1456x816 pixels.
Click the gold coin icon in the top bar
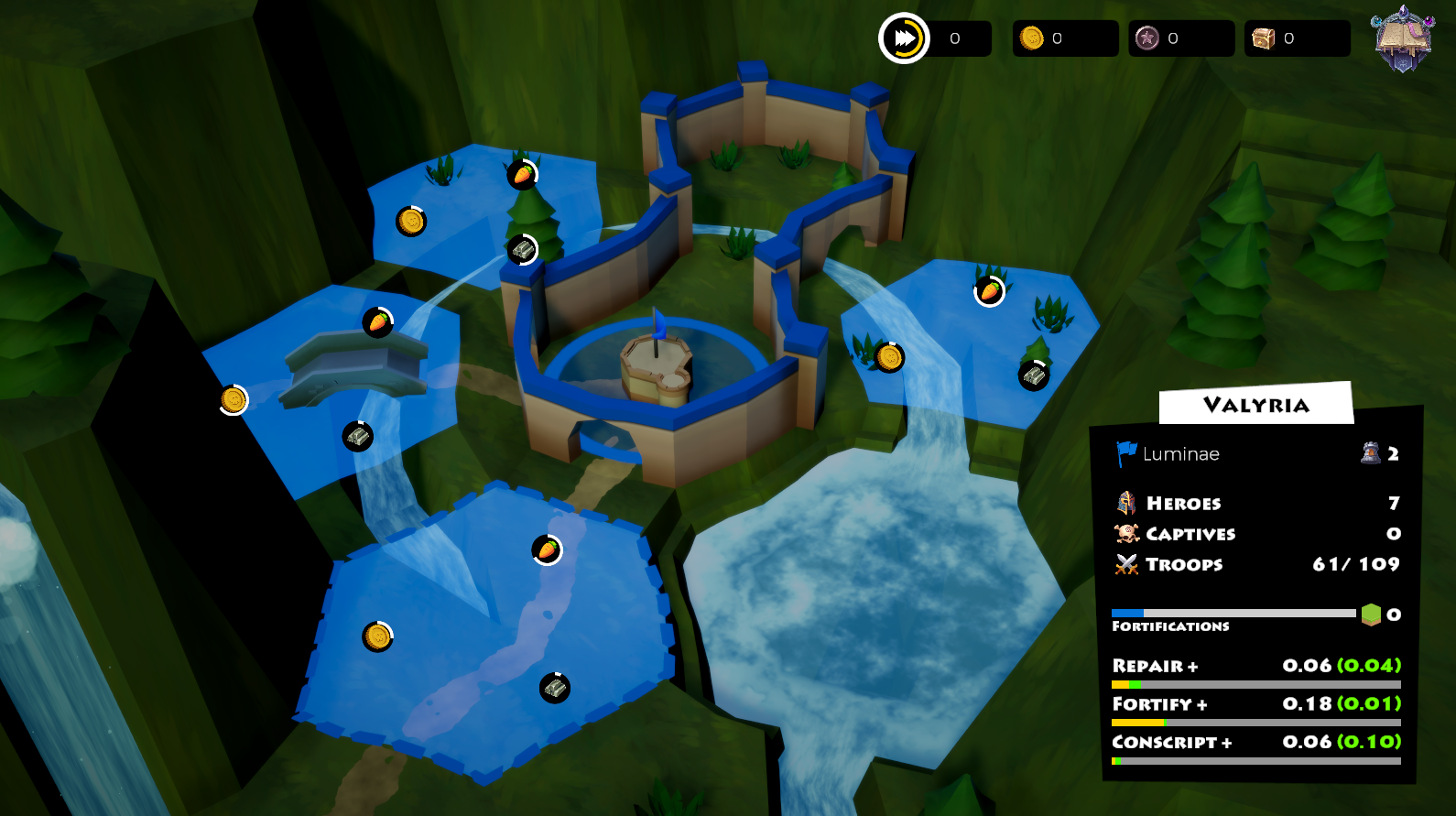1032,38
